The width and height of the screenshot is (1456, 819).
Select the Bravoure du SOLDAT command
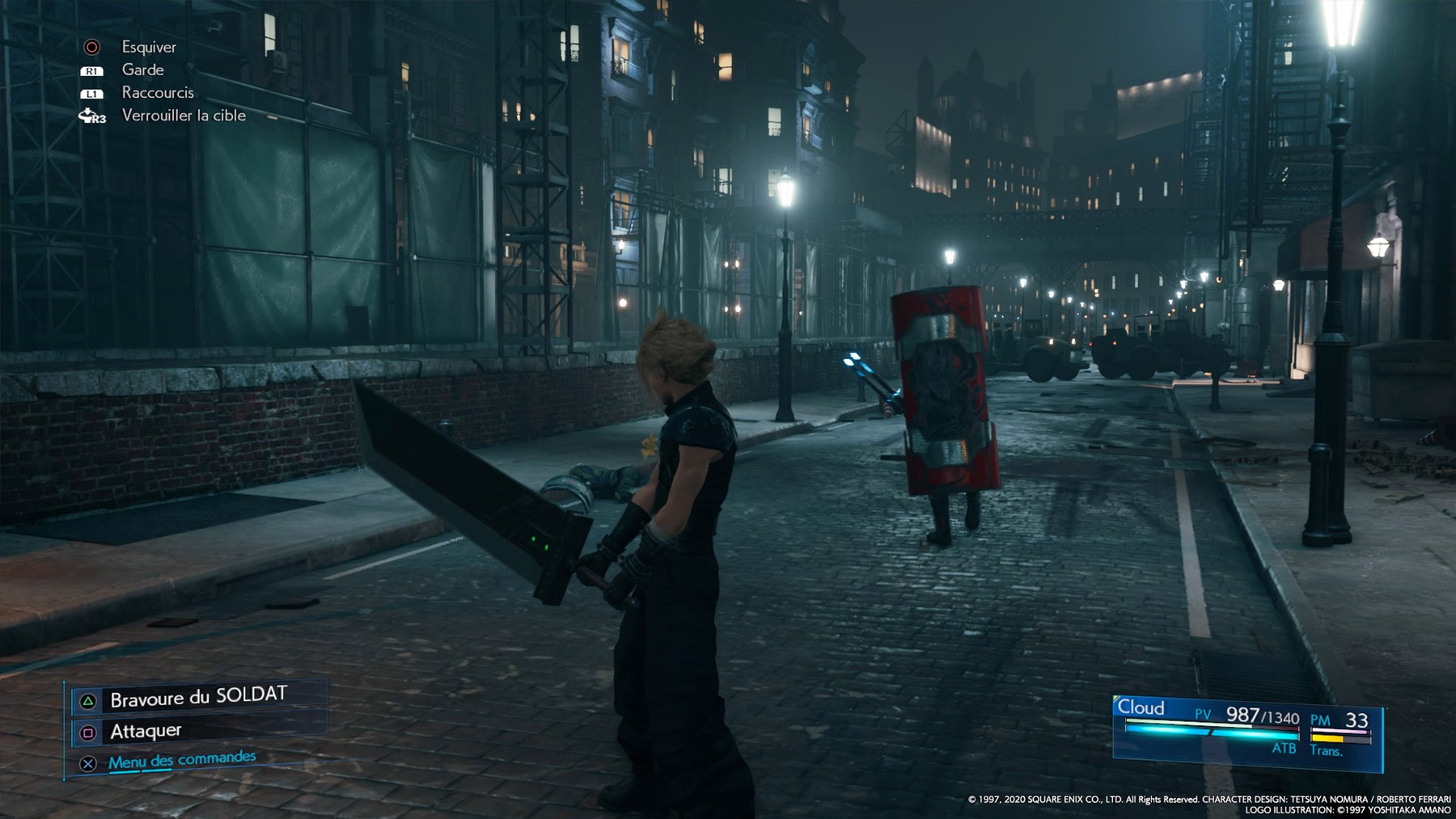[x=198, y=698]
